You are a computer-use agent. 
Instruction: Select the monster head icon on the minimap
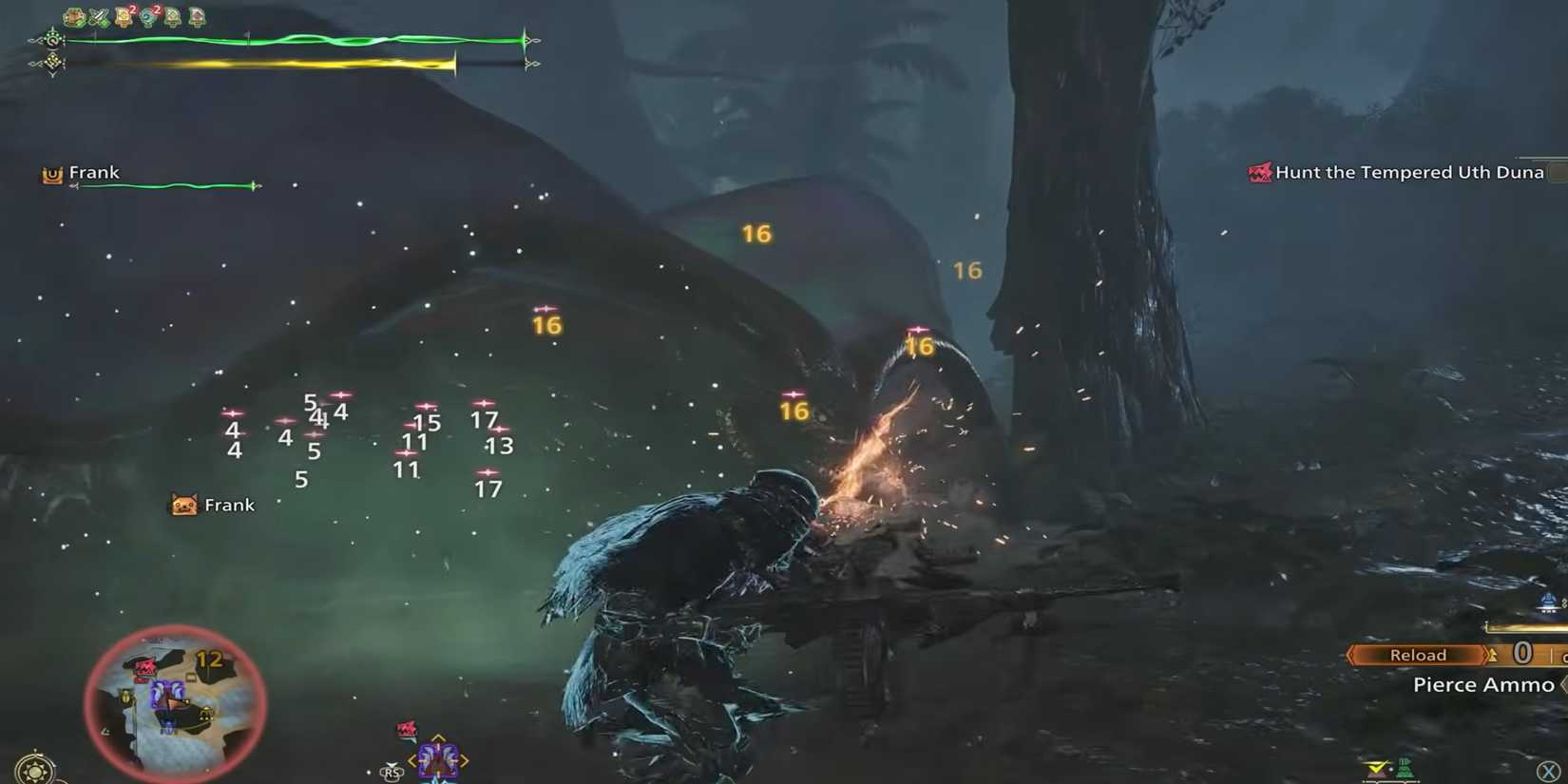click(145, 665)
